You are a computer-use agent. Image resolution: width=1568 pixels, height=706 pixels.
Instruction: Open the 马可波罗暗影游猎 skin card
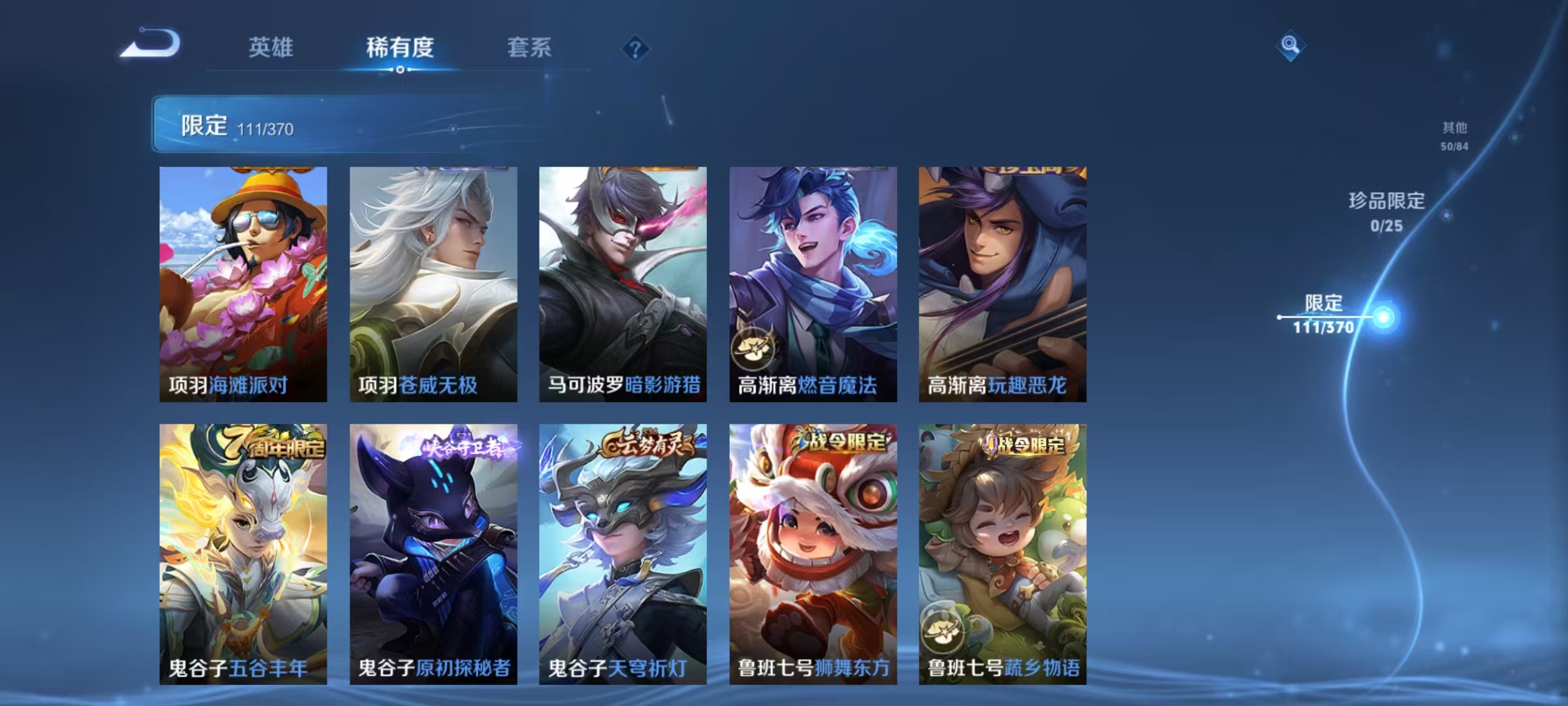coord(622,281)
